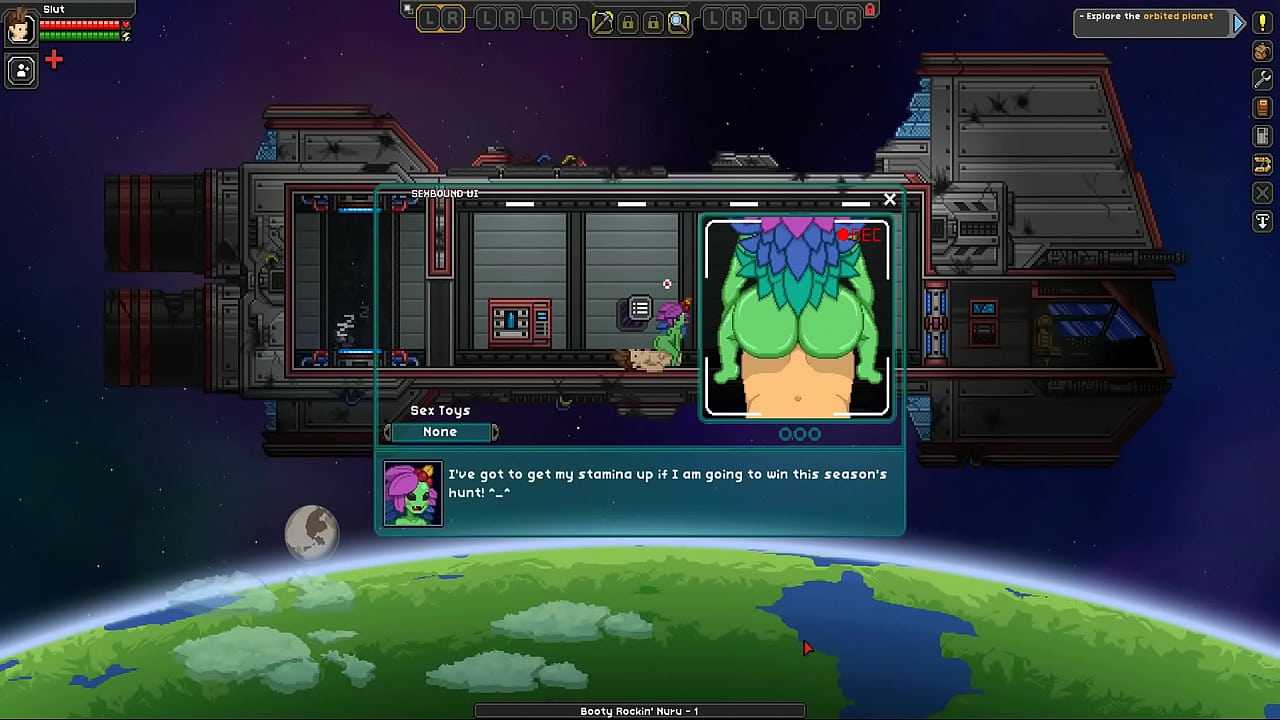The width and height of the screenshot is (1280, 720).
Task: Open the crafting menu wrench icon
Action: point(1262,80)
